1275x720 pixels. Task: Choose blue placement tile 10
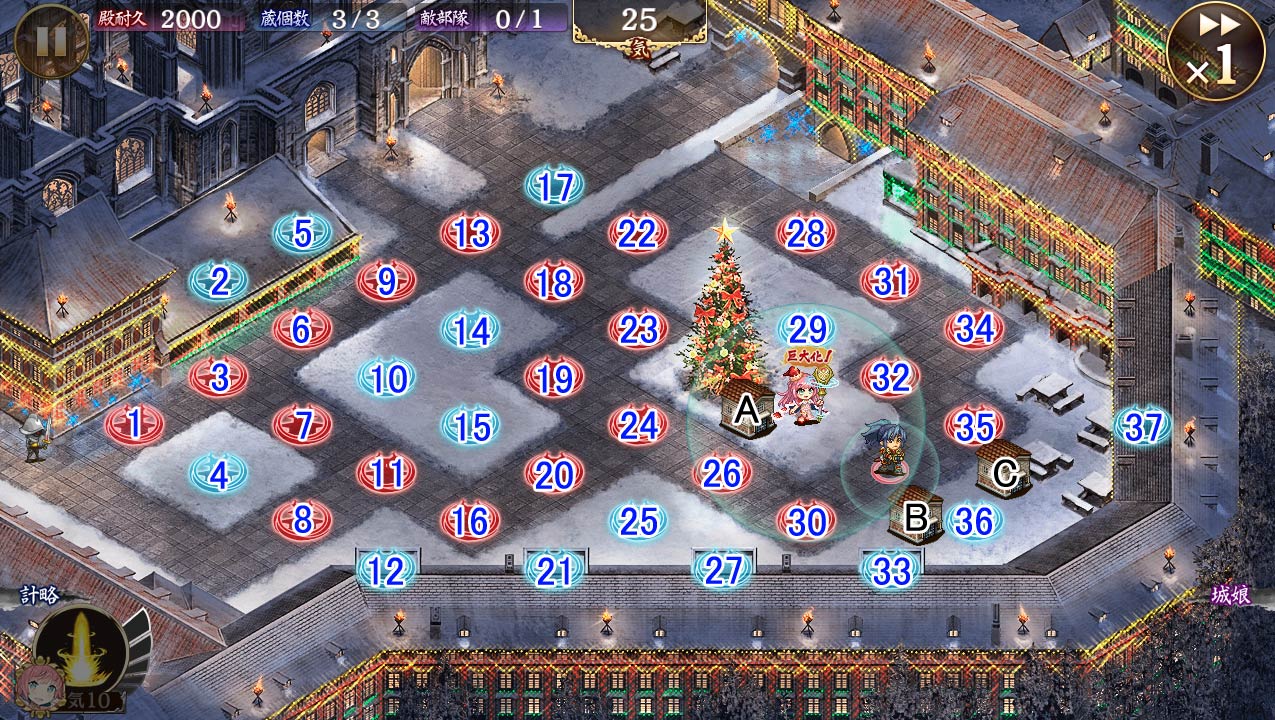[387, 379]
